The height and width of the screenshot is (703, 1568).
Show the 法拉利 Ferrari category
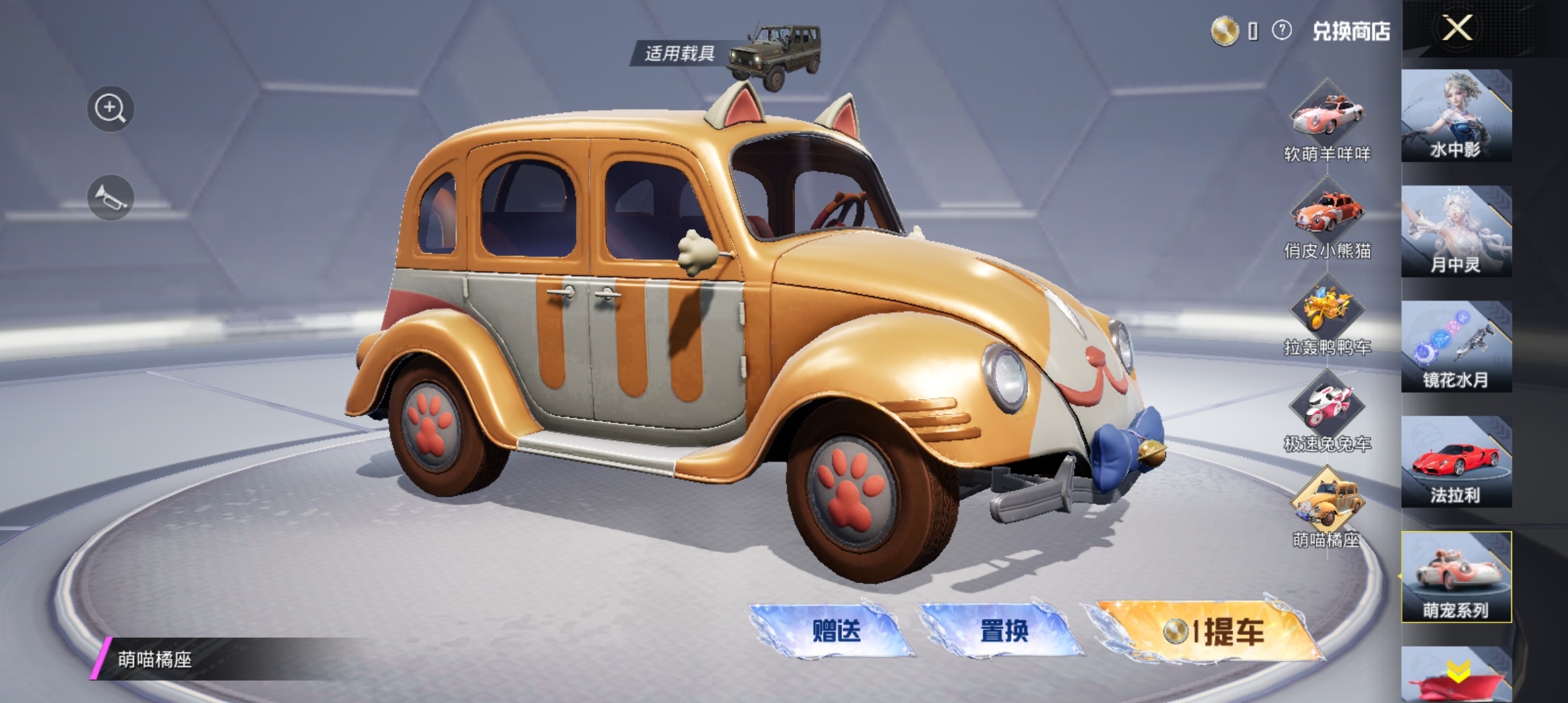[x=1456, y=462]
